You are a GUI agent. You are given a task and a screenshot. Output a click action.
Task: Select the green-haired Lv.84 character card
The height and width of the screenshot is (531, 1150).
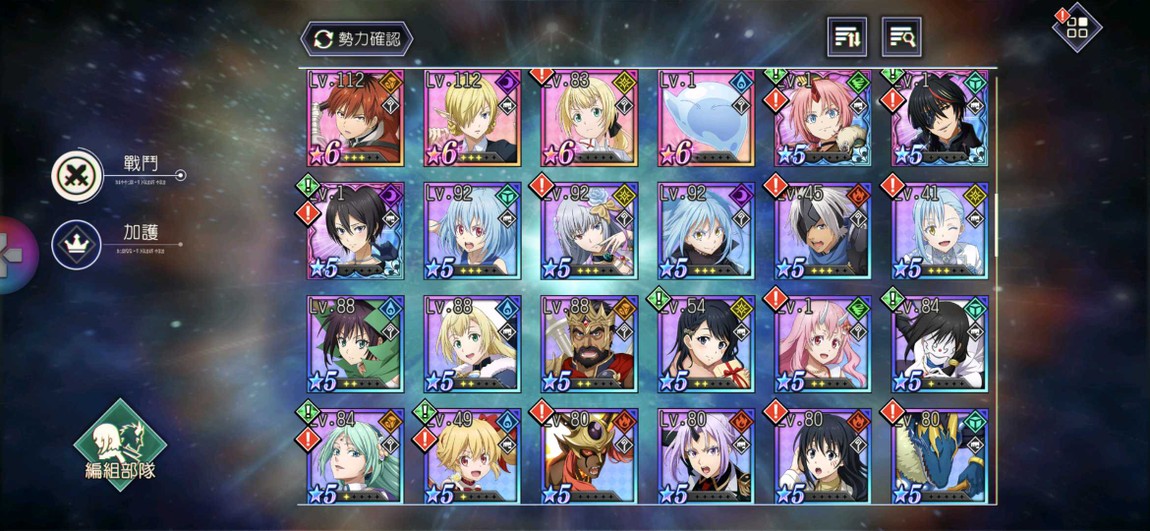355,455
